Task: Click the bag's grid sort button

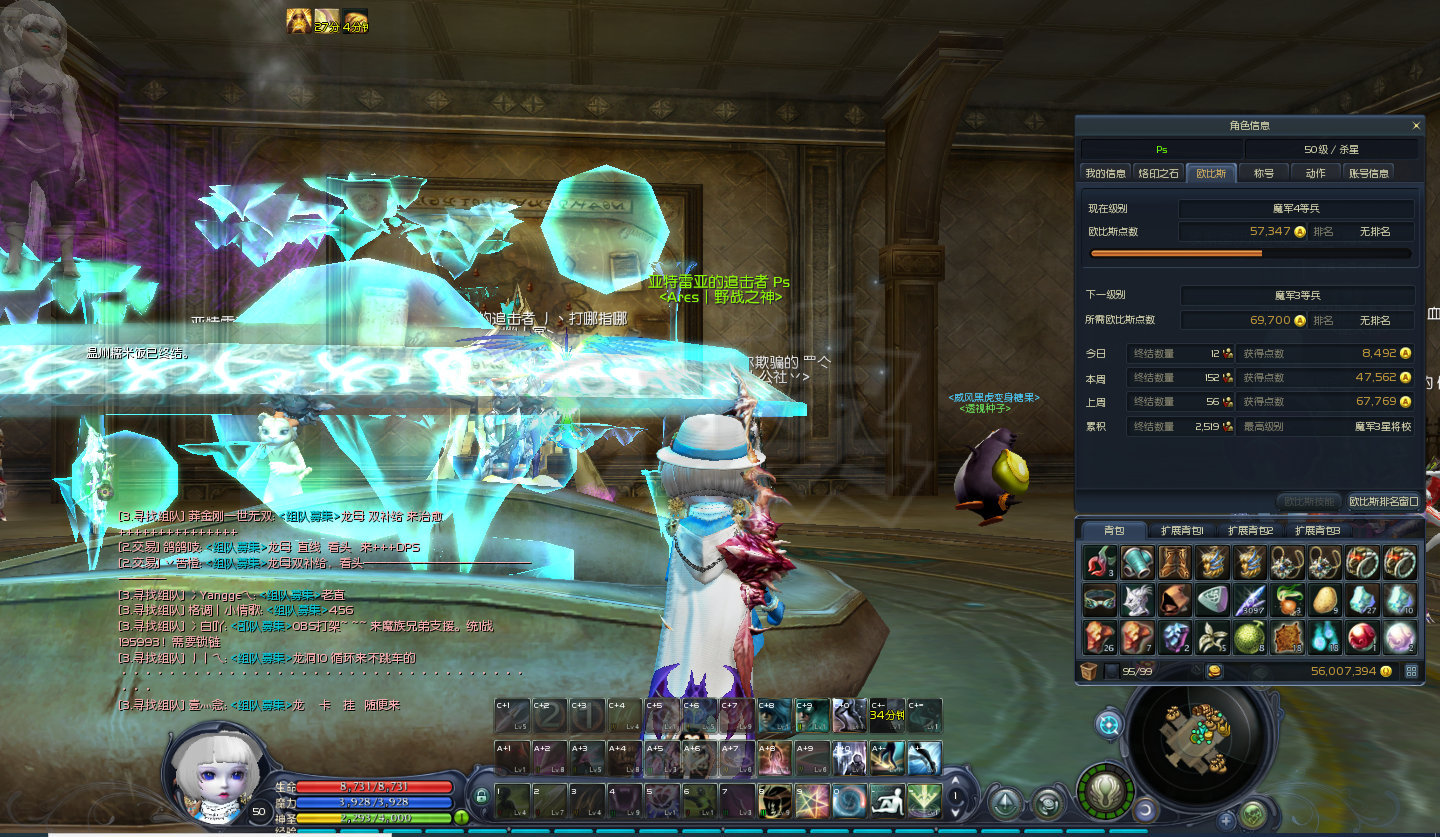Action: [1413, 671]
